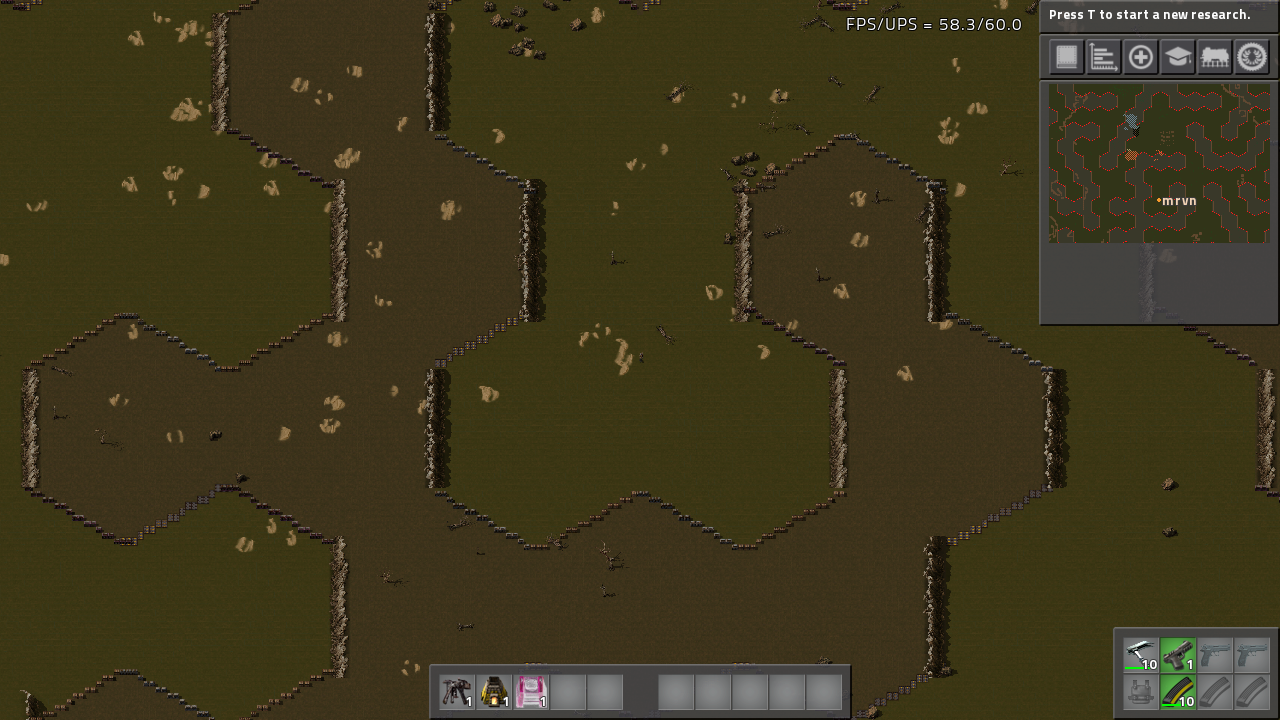Screen dimensions: 1280x720
Task: Click the empty armor slot
Action: pos(1141,692)
